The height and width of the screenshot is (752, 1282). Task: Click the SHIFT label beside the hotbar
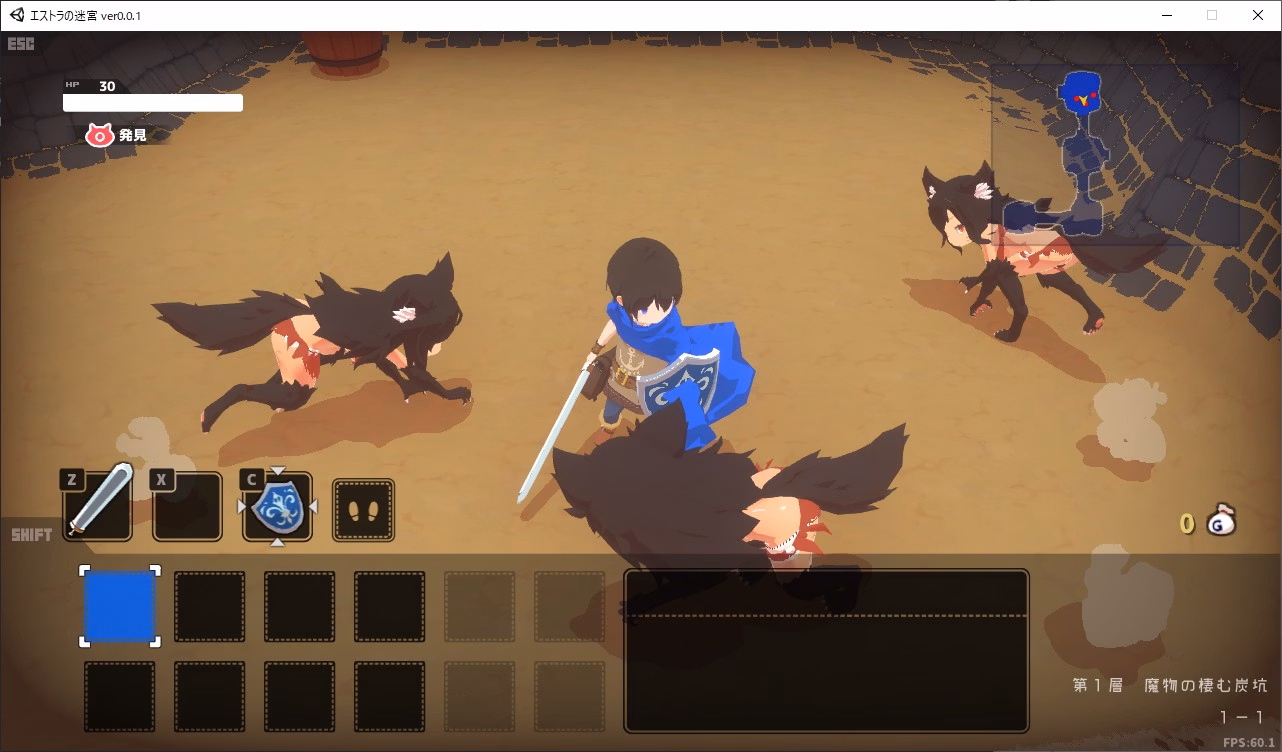tap(30, 534)
